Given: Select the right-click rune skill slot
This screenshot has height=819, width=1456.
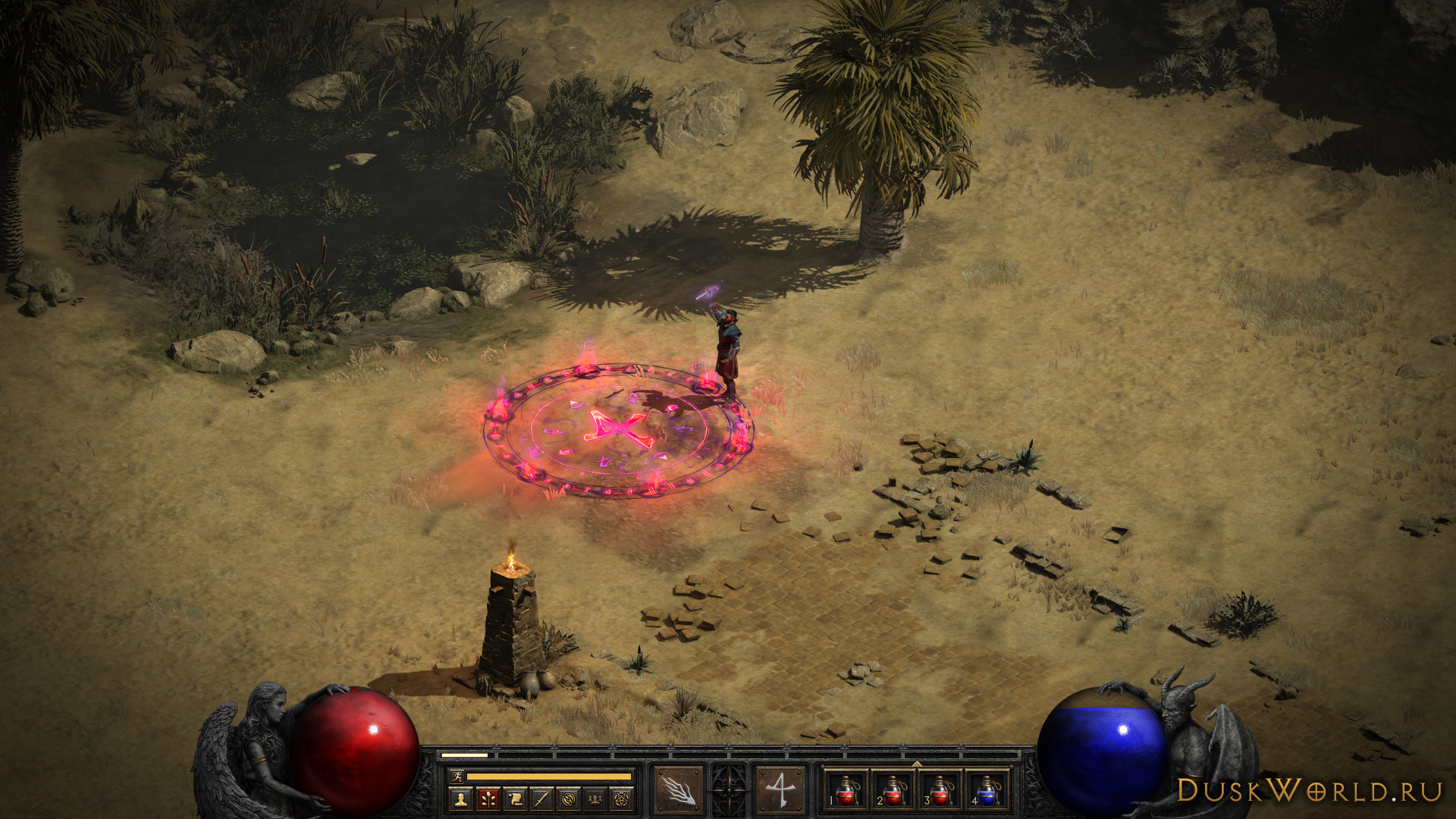Looking at the screenshot, I should (x=780, y=790).
